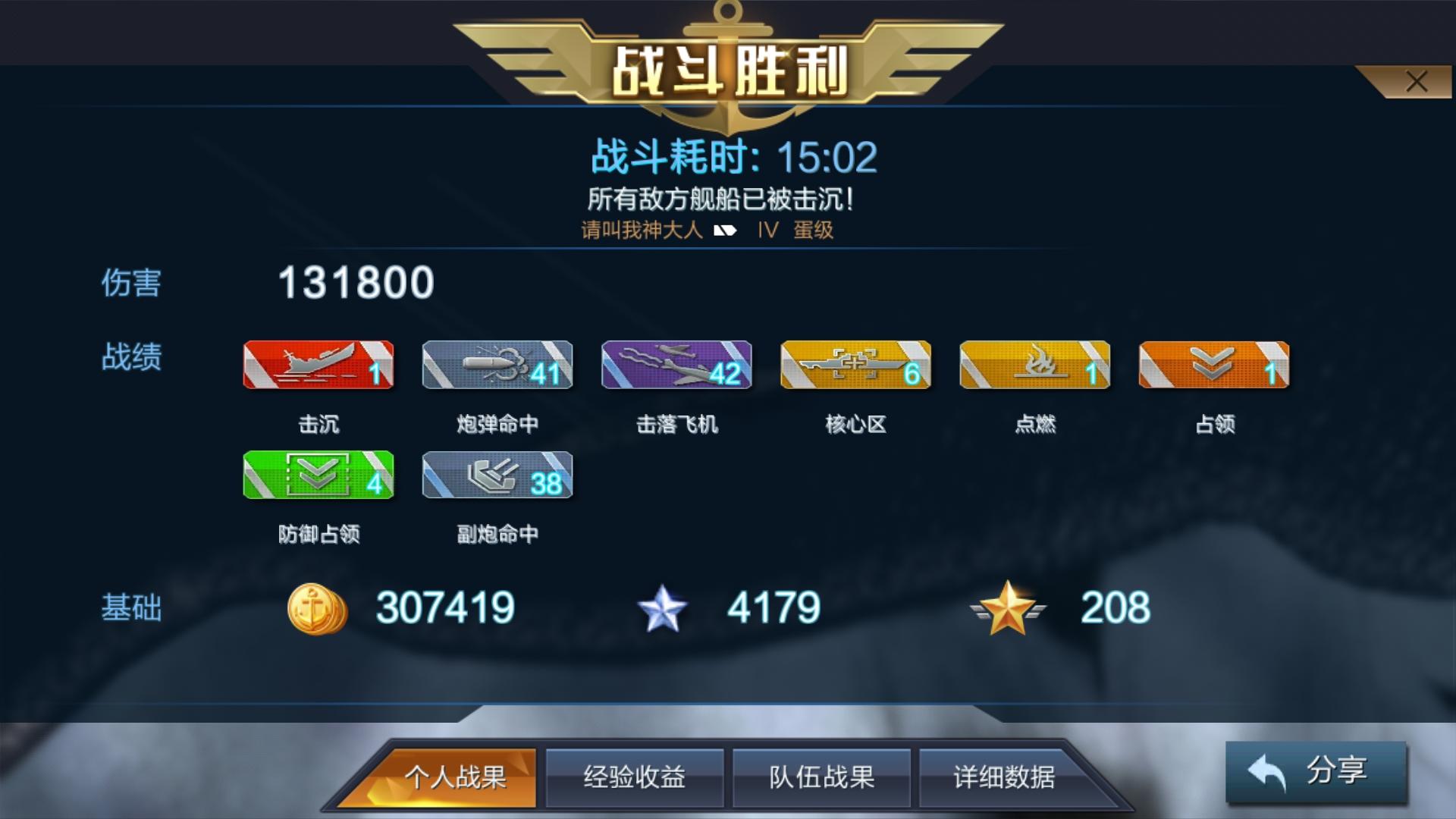Select the 占领 capture badge
Viewport: 1456px width, 819px height.
(1213, 366)
